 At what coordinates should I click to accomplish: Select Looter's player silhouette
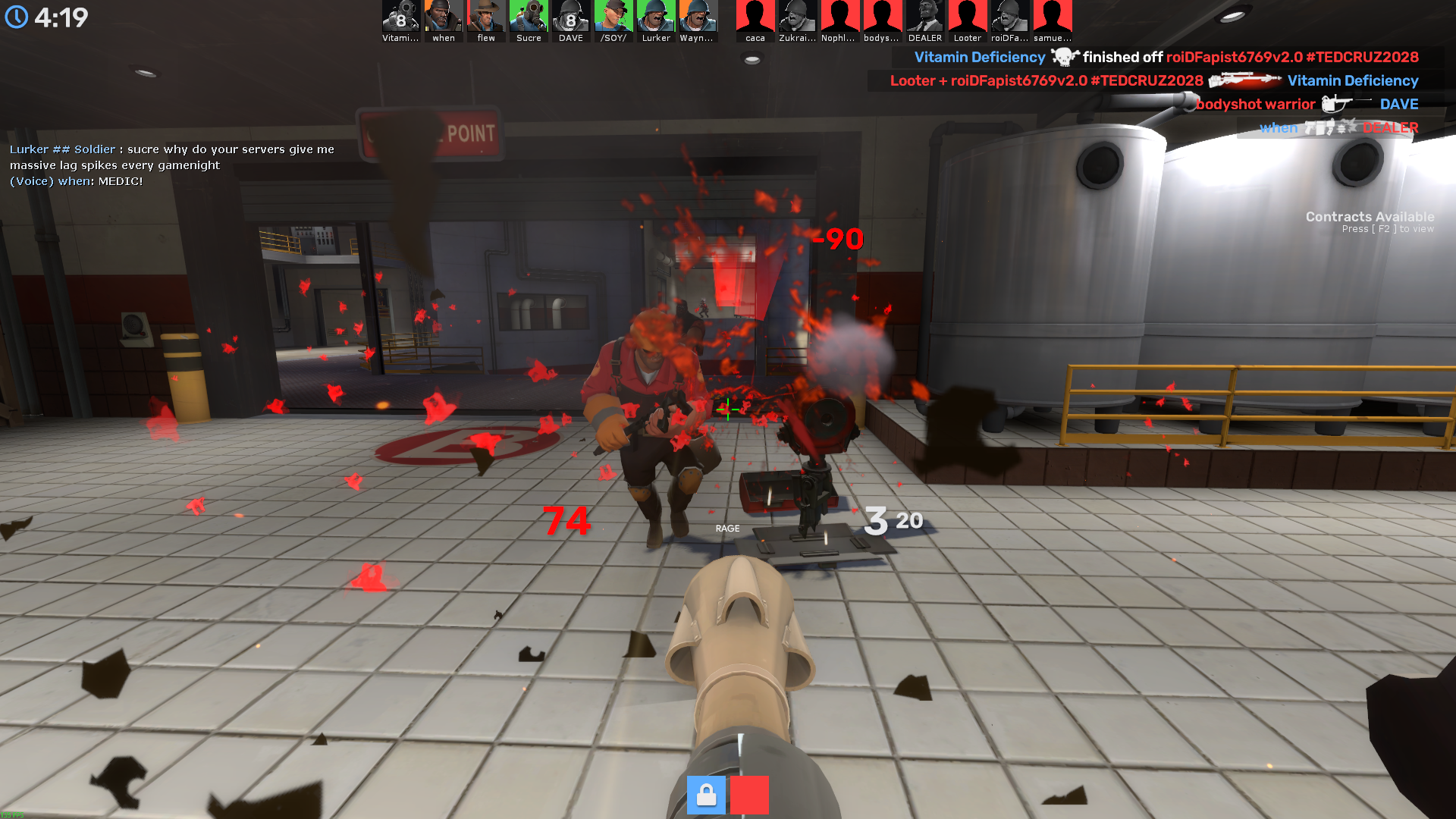pyautogui.click(x=968, y=17)
